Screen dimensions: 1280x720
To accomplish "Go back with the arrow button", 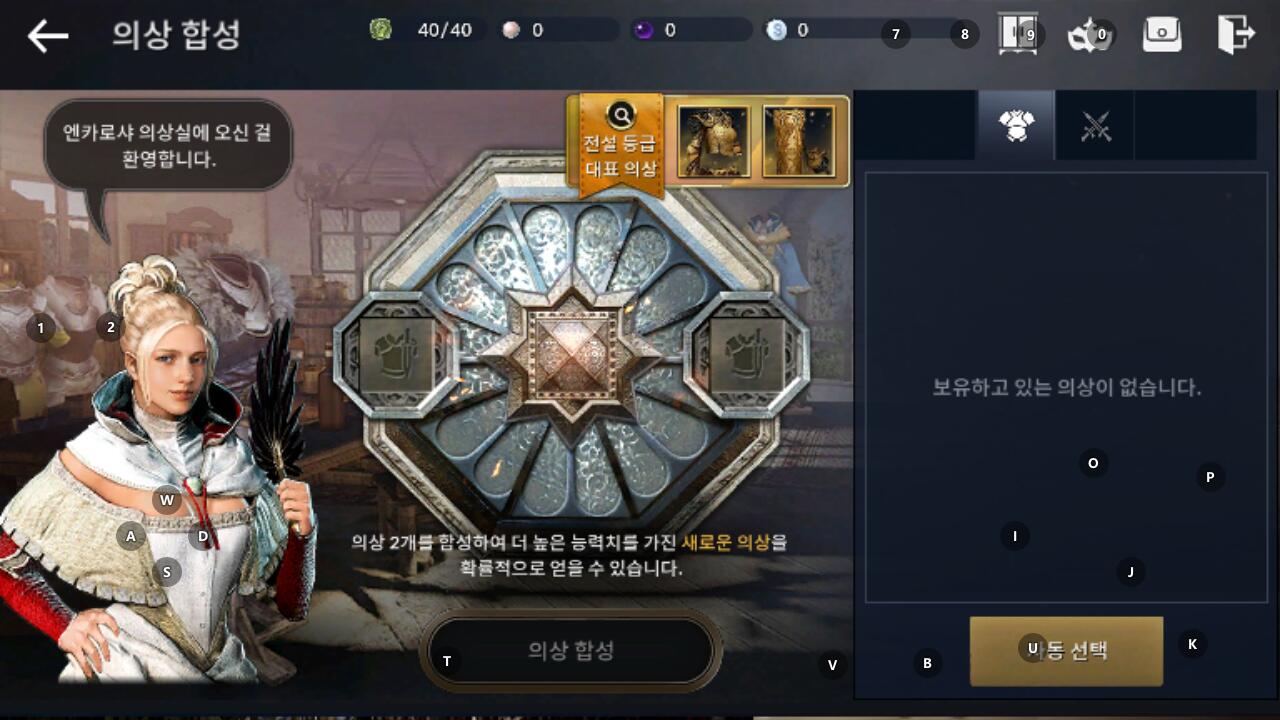I will pos(47,36).
